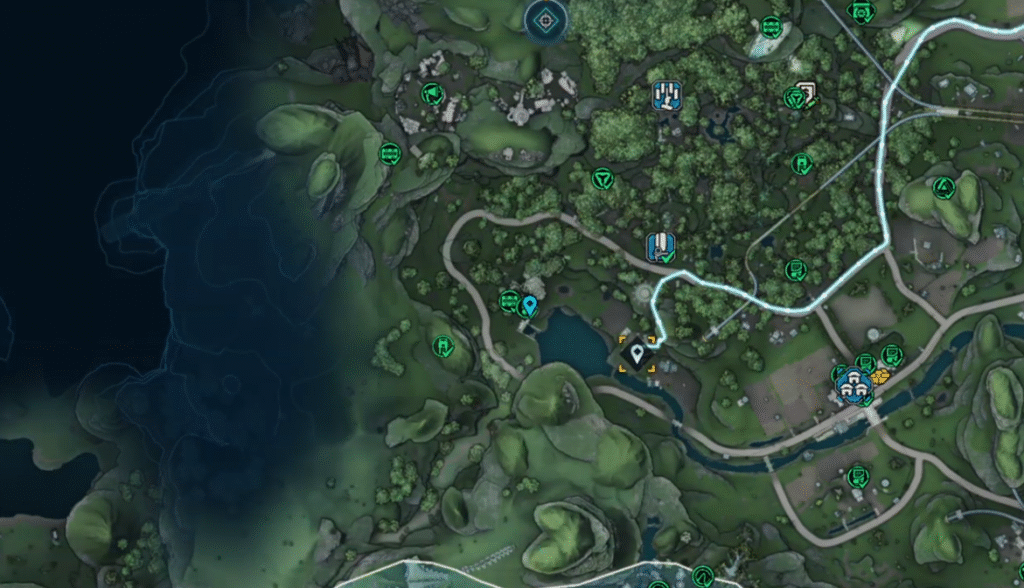Select the blue tower marker with green checkmark
This screenshot has height=588, width=1024.
coord(660,246)
